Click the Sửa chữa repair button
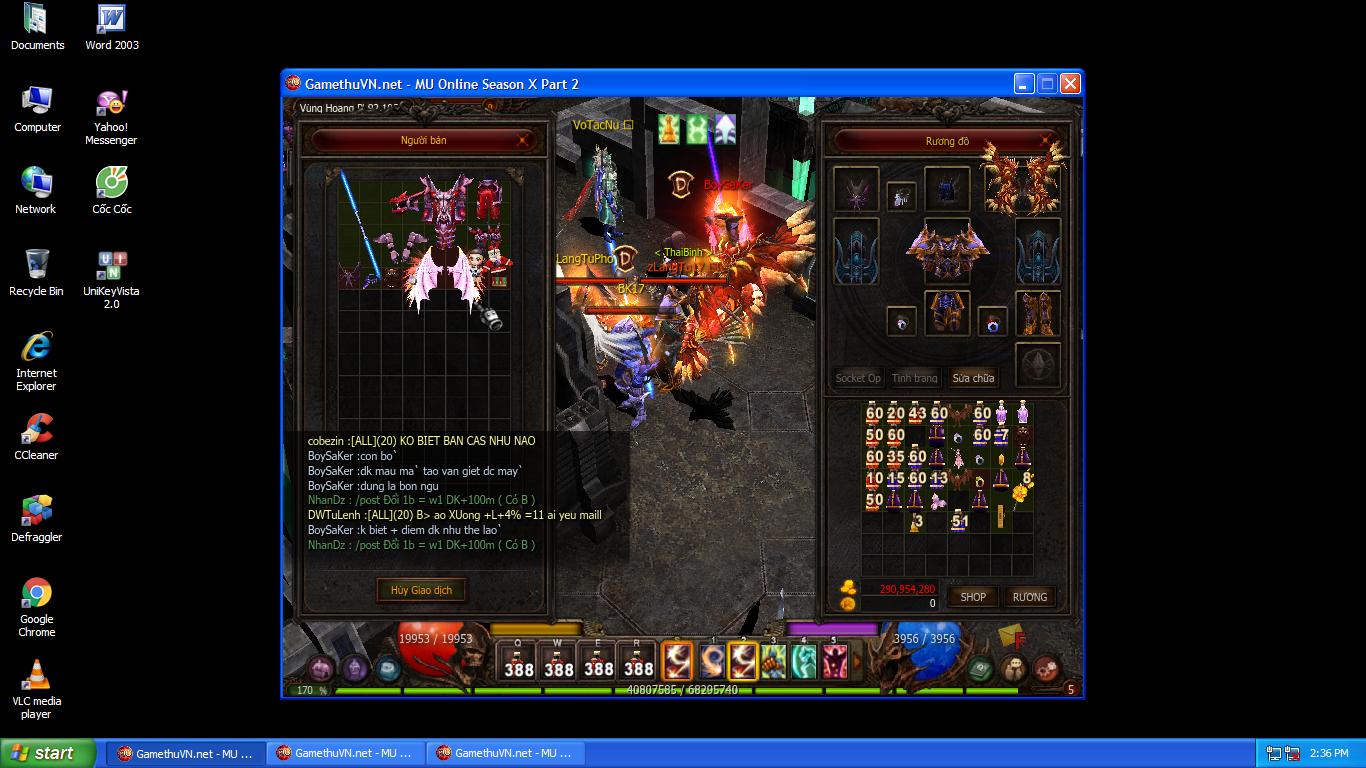This screenshot has width=1366, height=768. pos(973,378)
